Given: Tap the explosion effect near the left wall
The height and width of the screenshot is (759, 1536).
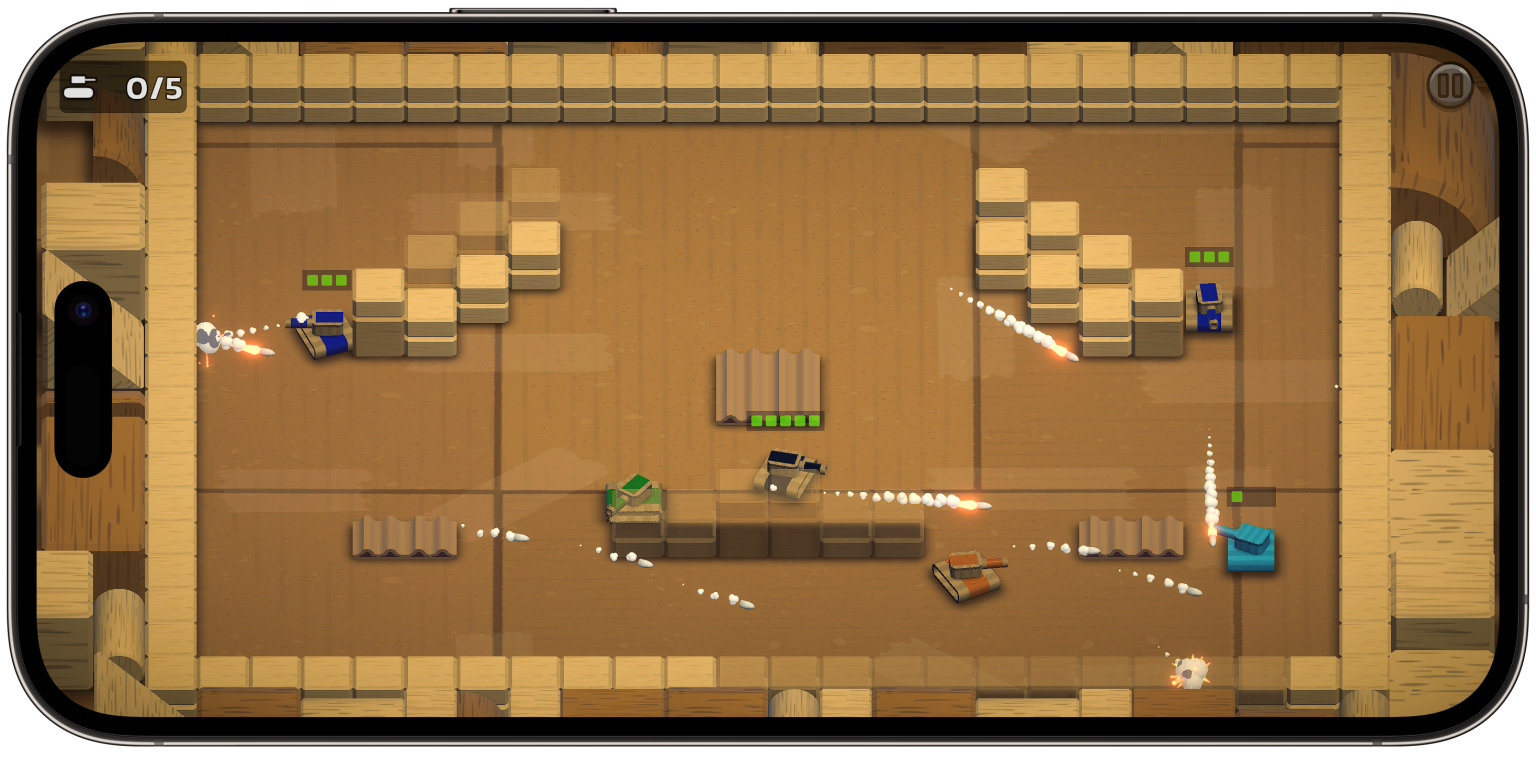Looking at the screenshot, I should tap(210, 340).
